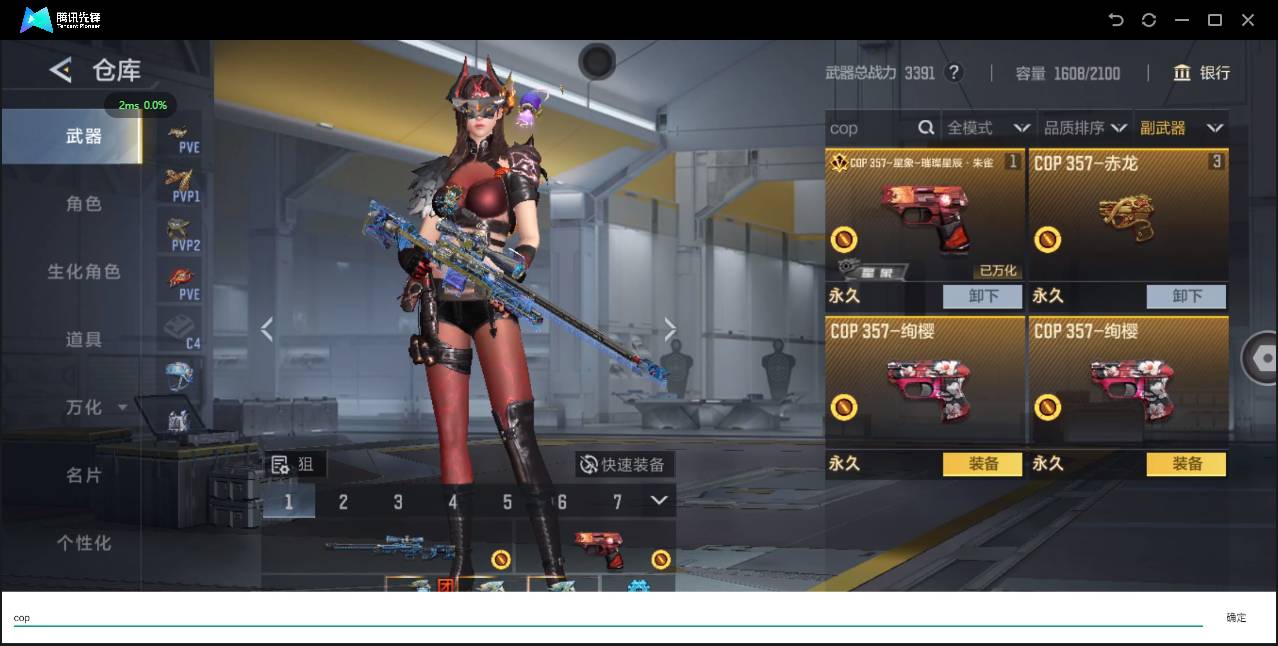Go back using the arrow beside 仓库
This screenshot has height=646, width=1278.
(61, 70)
